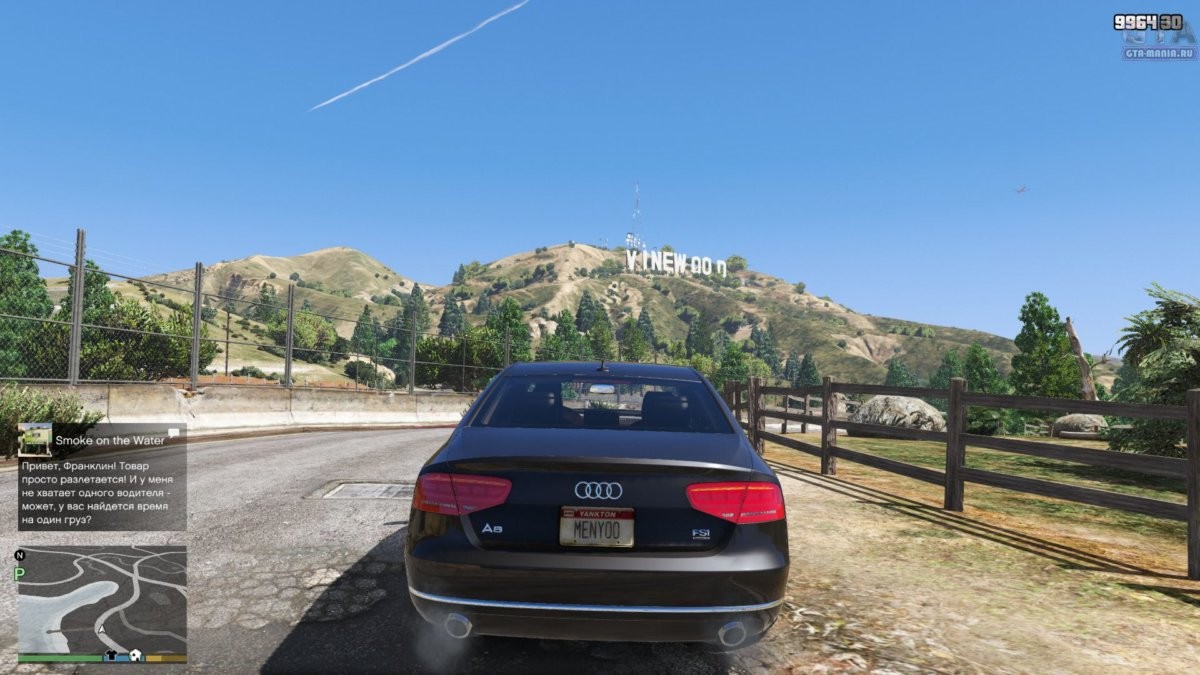The height and width of the screenshot is (675, 1200).
Task: Click the north N compass marker
Action: coord(19,555)
